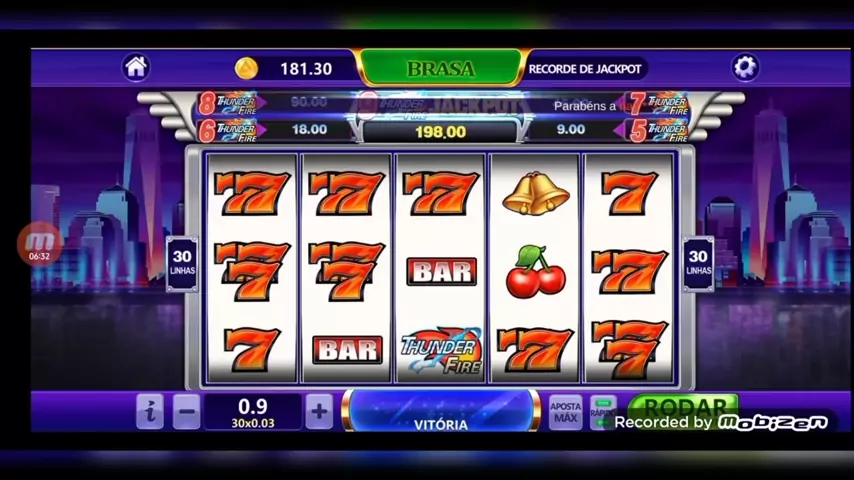Open Recorde de Jackpot
The height and width of the screenshot is (480, 854).
584,68
